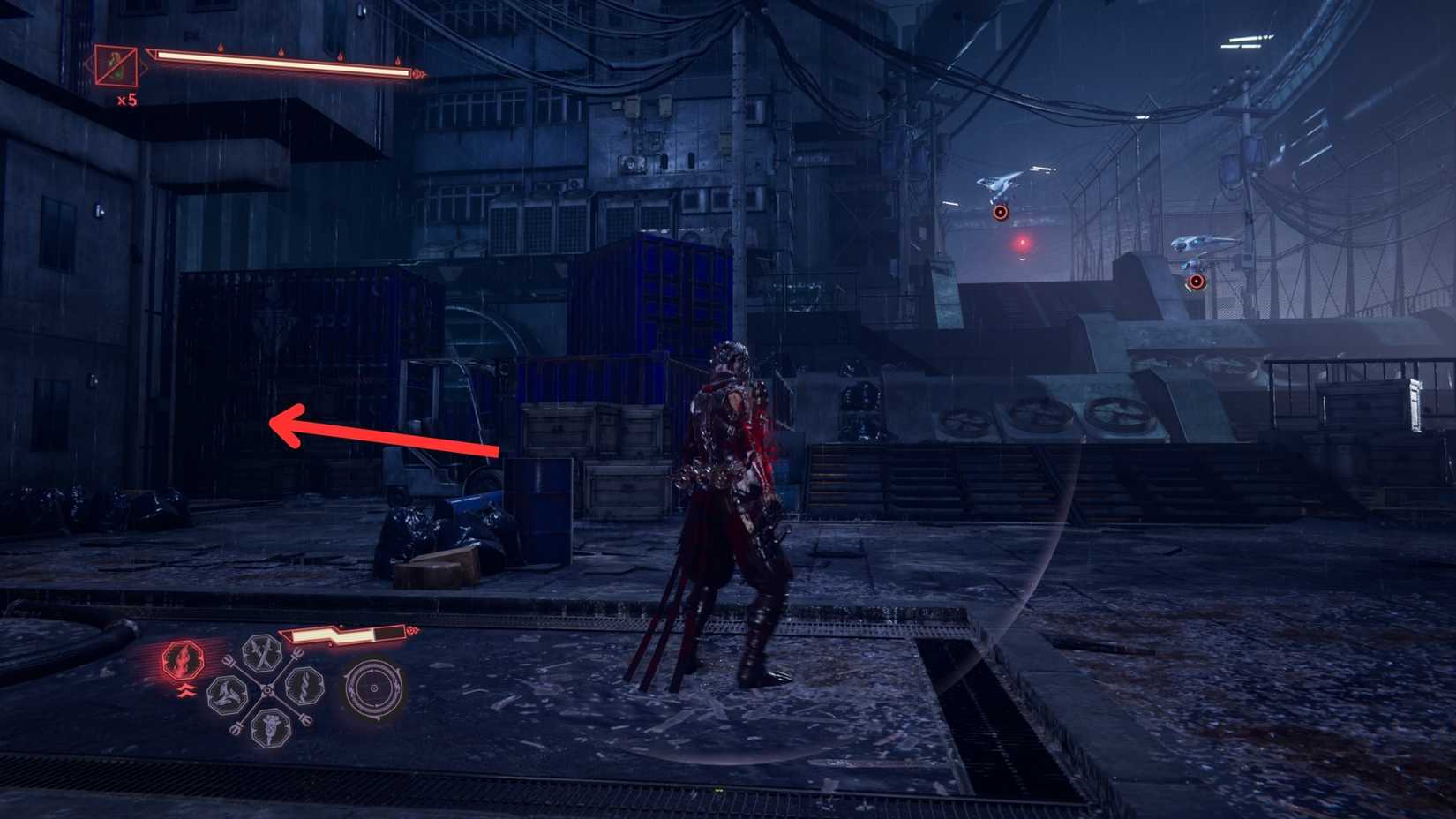The height and width of the screenshot is (819, 1456).
Task: Click the rightmost flame marker on health bar
Action: [399, 61]
